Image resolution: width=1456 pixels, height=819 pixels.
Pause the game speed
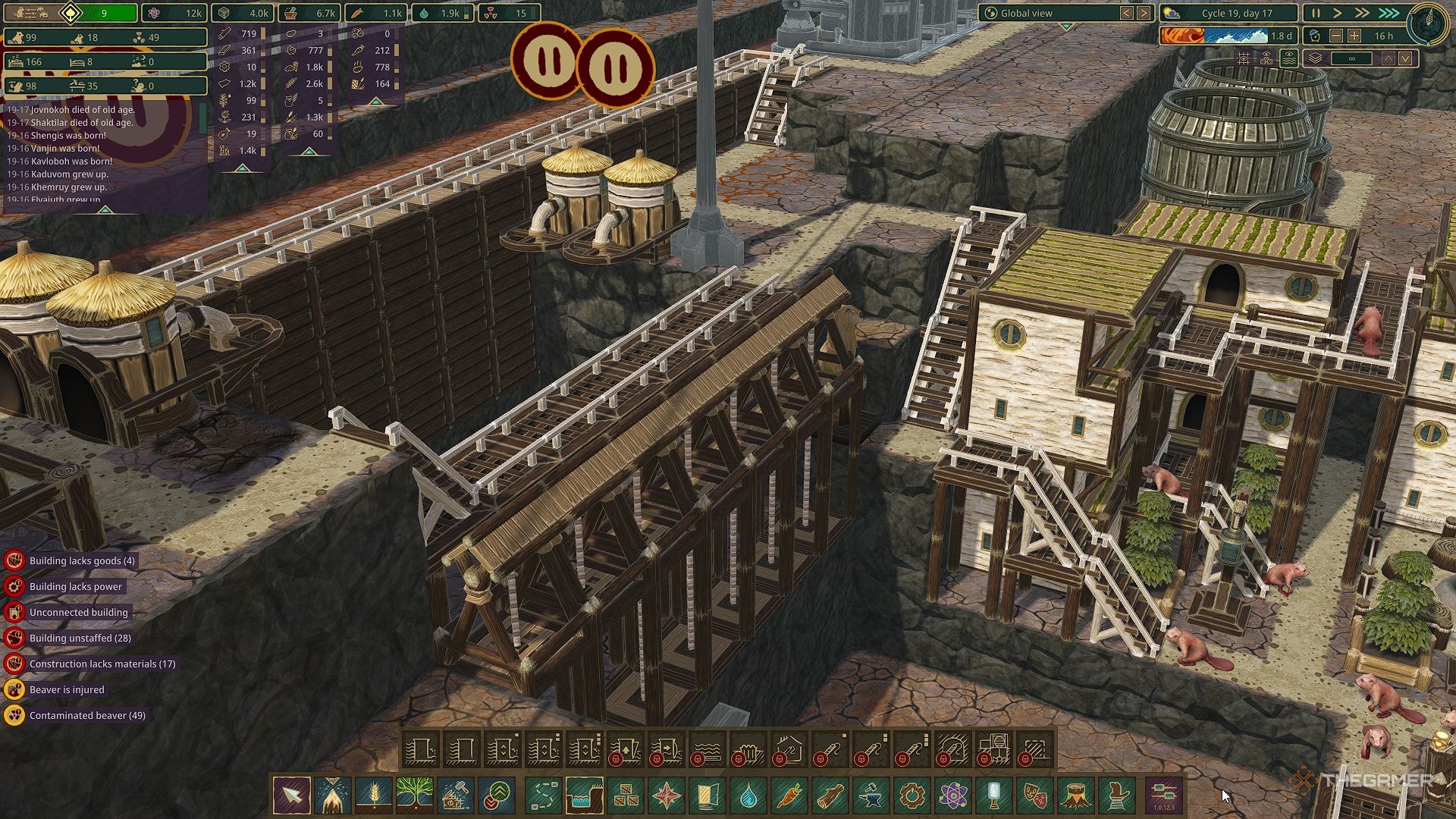click(1316, 14)
